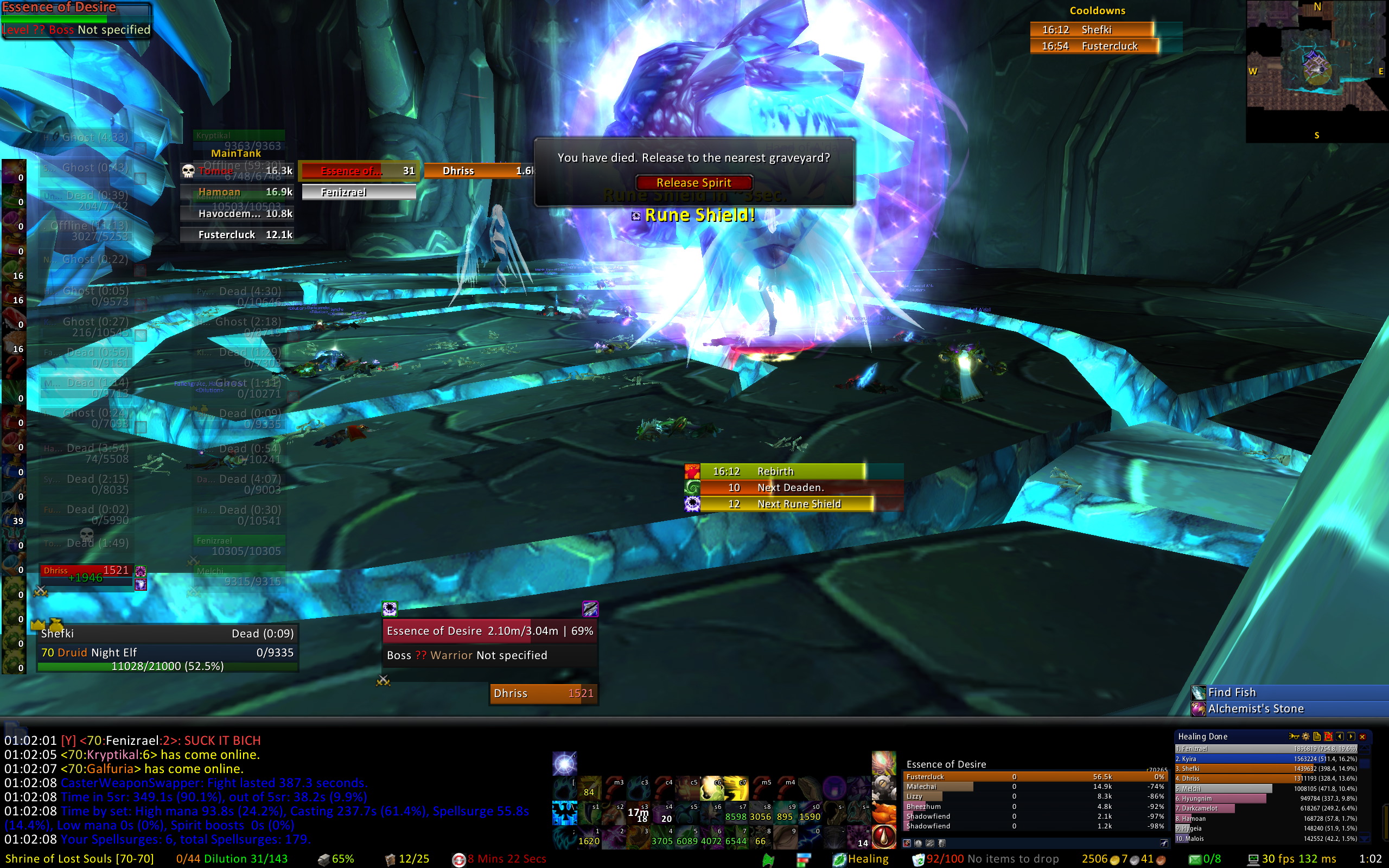
Task: Target Havocdem in the MainTank frames
Action: click(x=237, y=214)
